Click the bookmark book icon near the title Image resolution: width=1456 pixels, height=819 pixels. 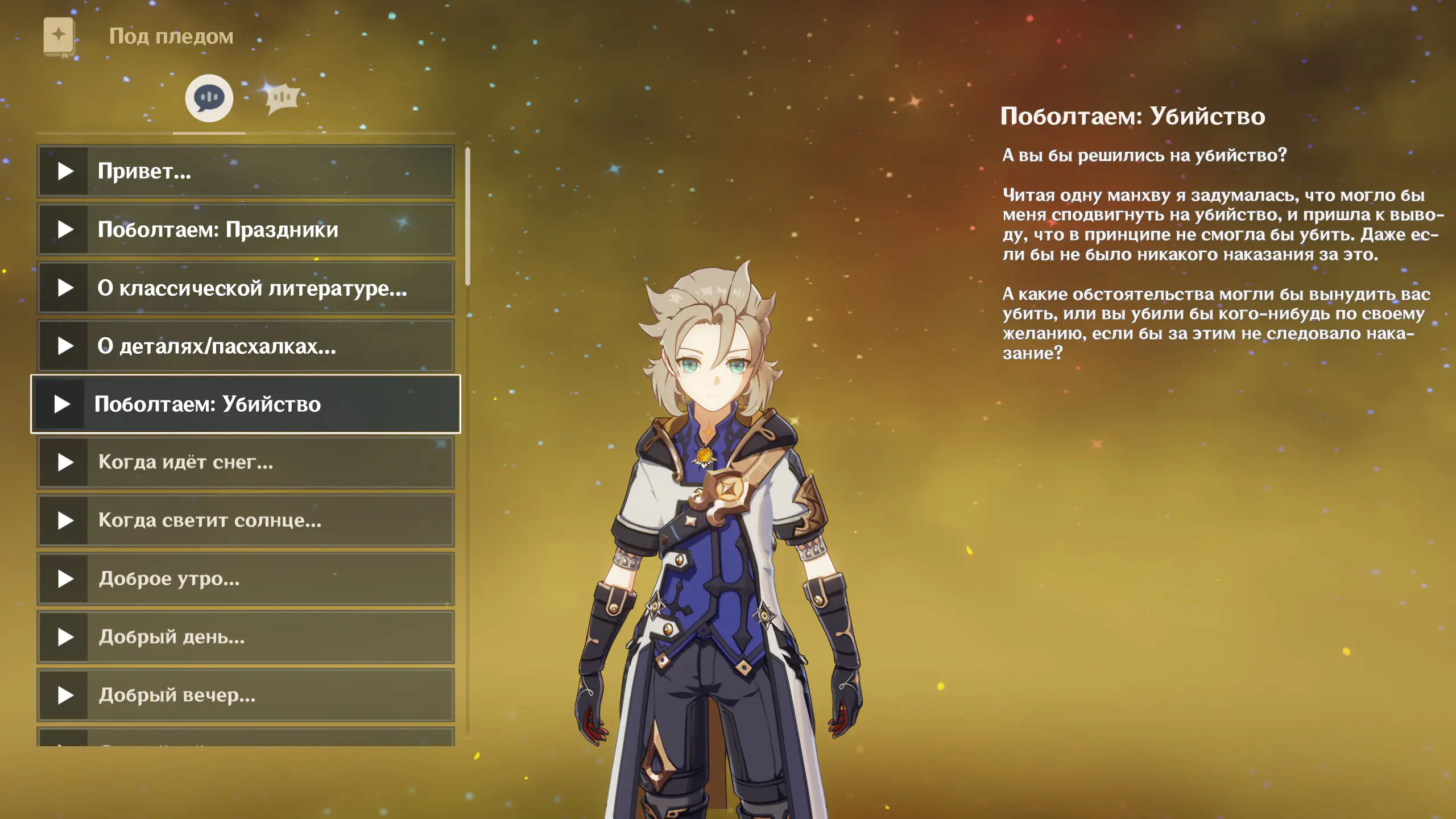59,37
